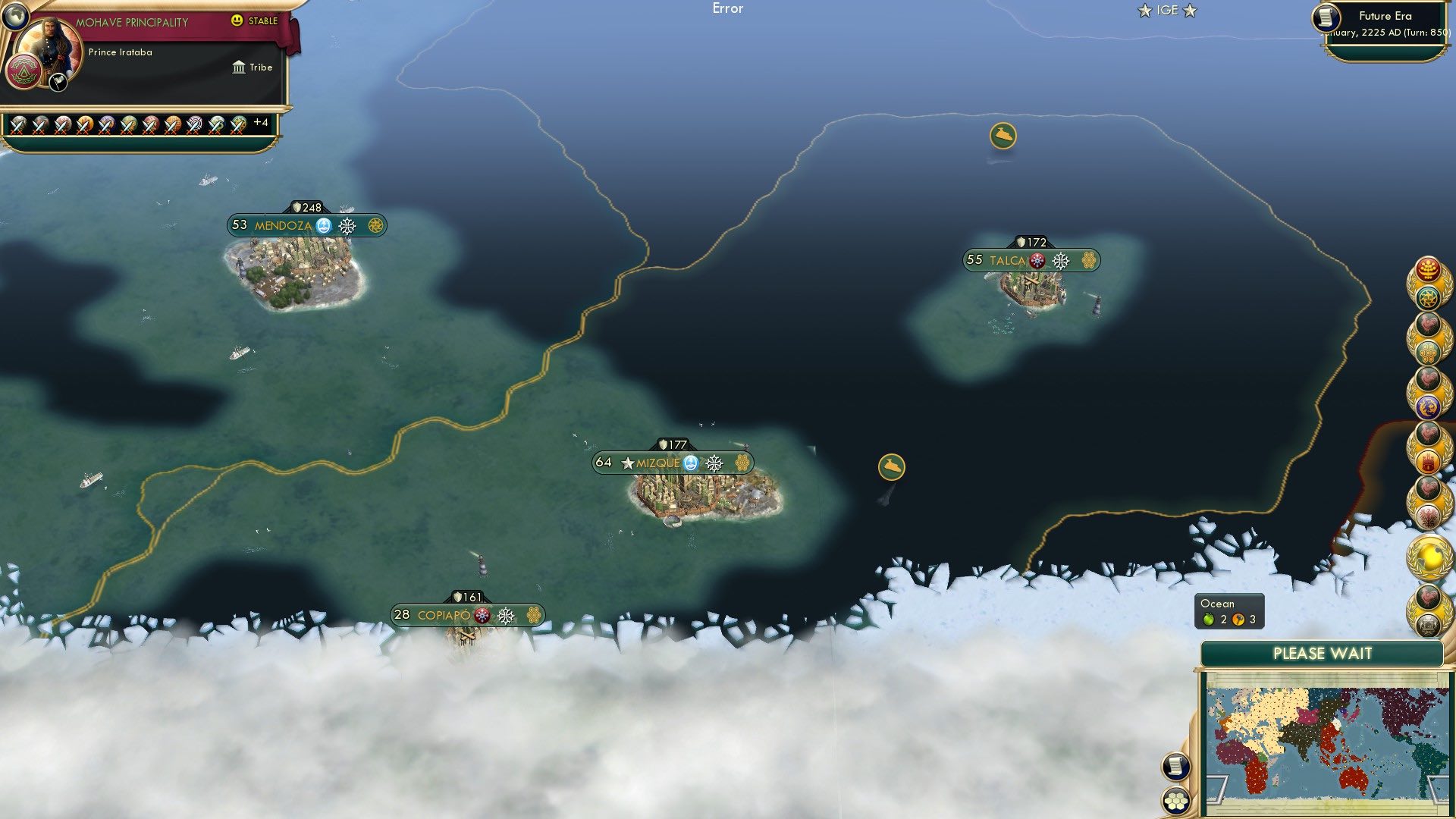
Task: Click Mendoza's blue religion icon
Action: pyautogui.click(x=324, y=225)
